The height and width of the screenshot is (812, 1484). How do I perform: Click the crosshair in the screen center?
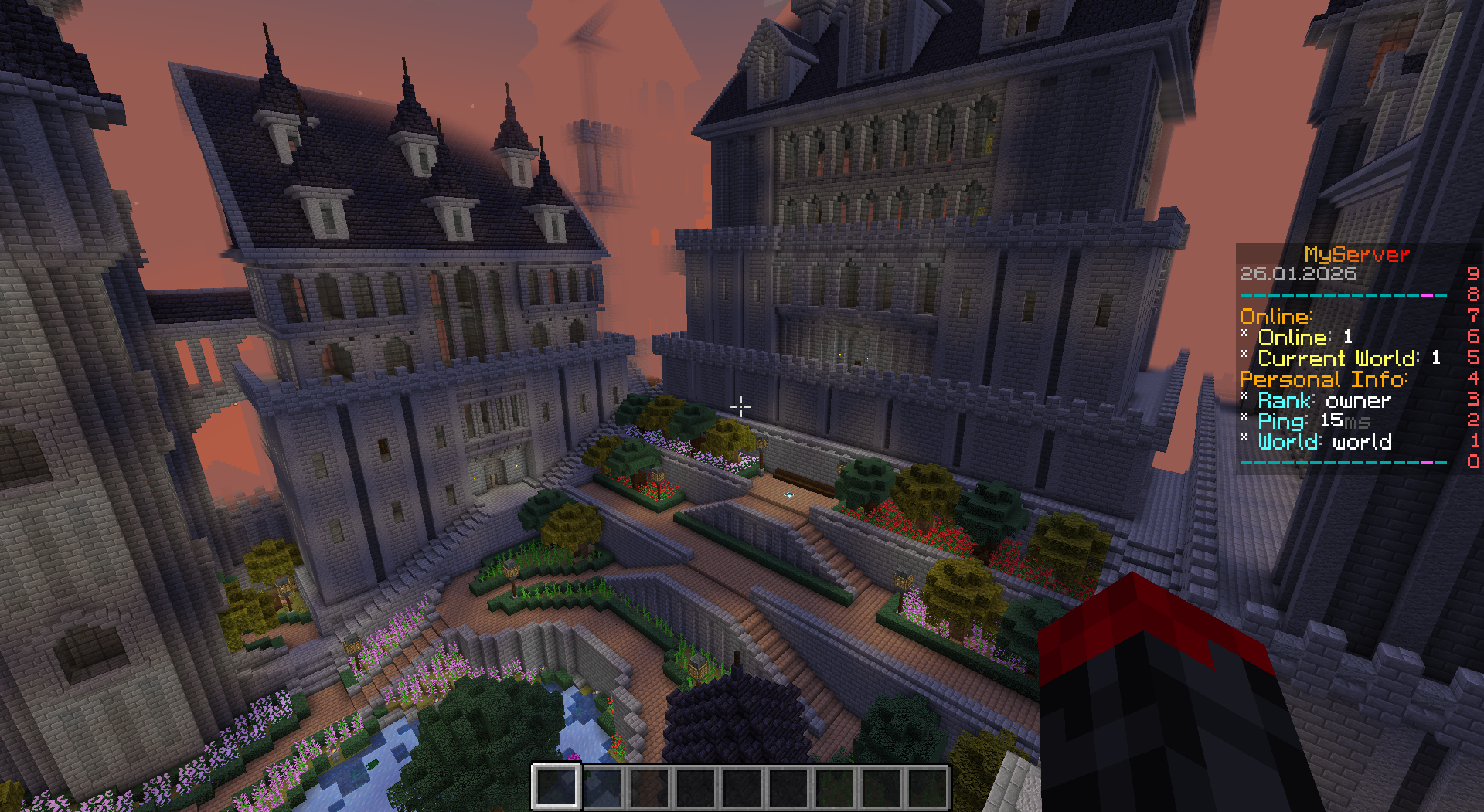coord(741,406)
